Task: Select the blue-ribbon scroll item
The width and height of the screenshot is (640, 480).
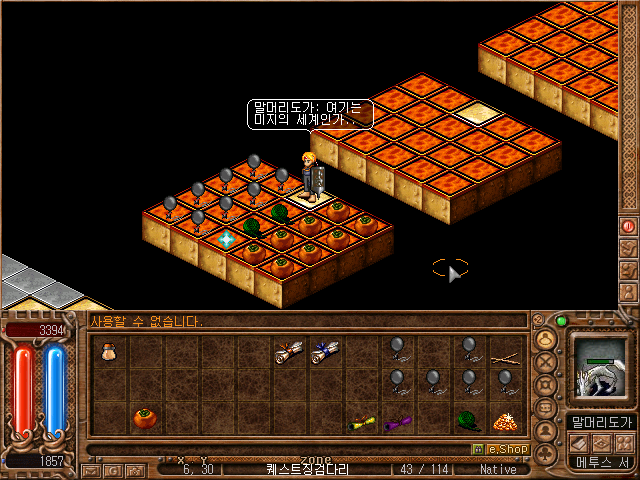Action: tap(324, 351)
